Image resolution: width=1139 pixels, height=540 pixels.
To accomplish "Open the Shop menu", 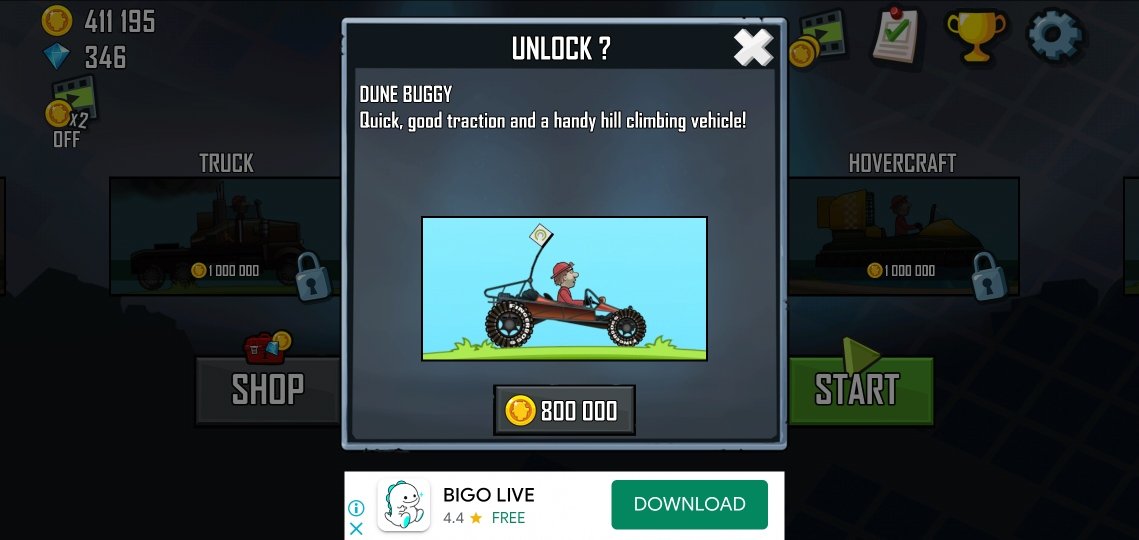I will 267,389.
